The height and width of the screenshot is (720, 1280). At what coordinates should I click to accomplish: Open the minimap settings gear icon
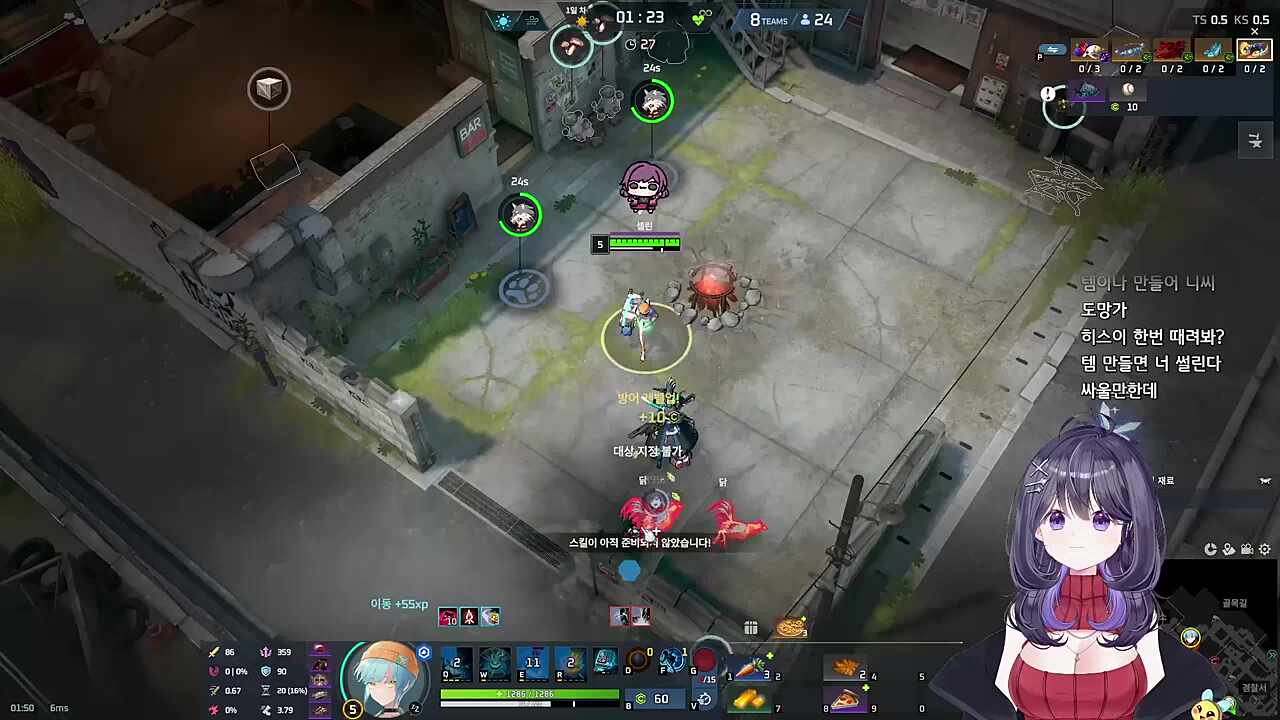pos(1264,549)
